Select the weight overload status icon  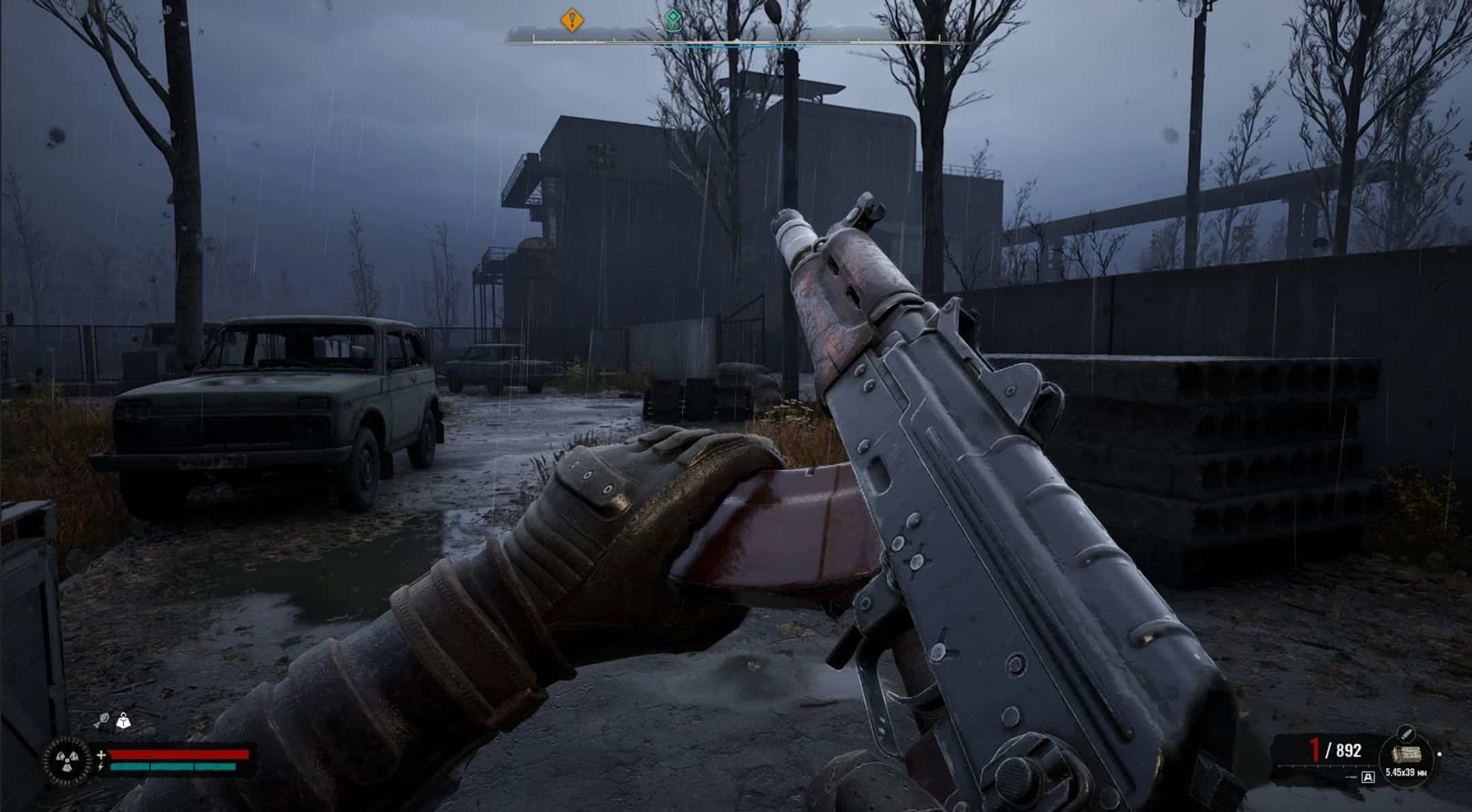point(124,720)
